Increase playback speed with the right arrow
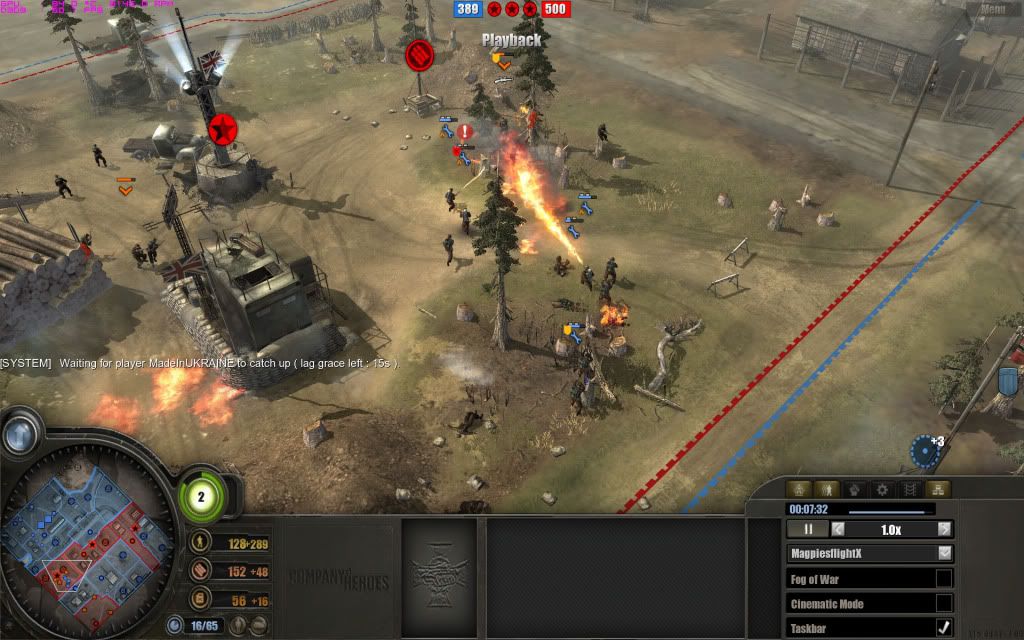 [x=944, y=529]
